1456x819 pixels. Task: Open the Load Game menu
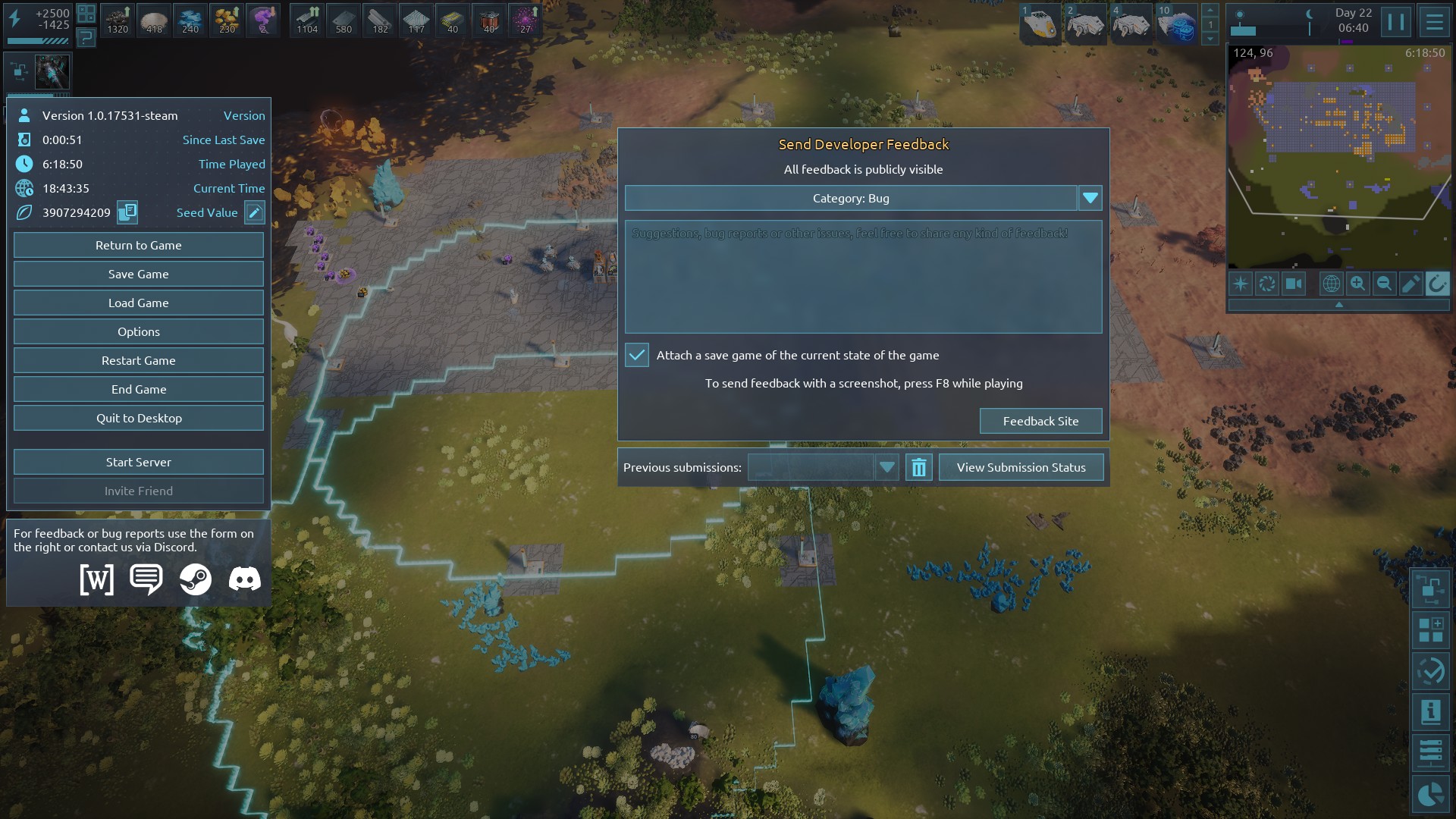coord(138,303)
